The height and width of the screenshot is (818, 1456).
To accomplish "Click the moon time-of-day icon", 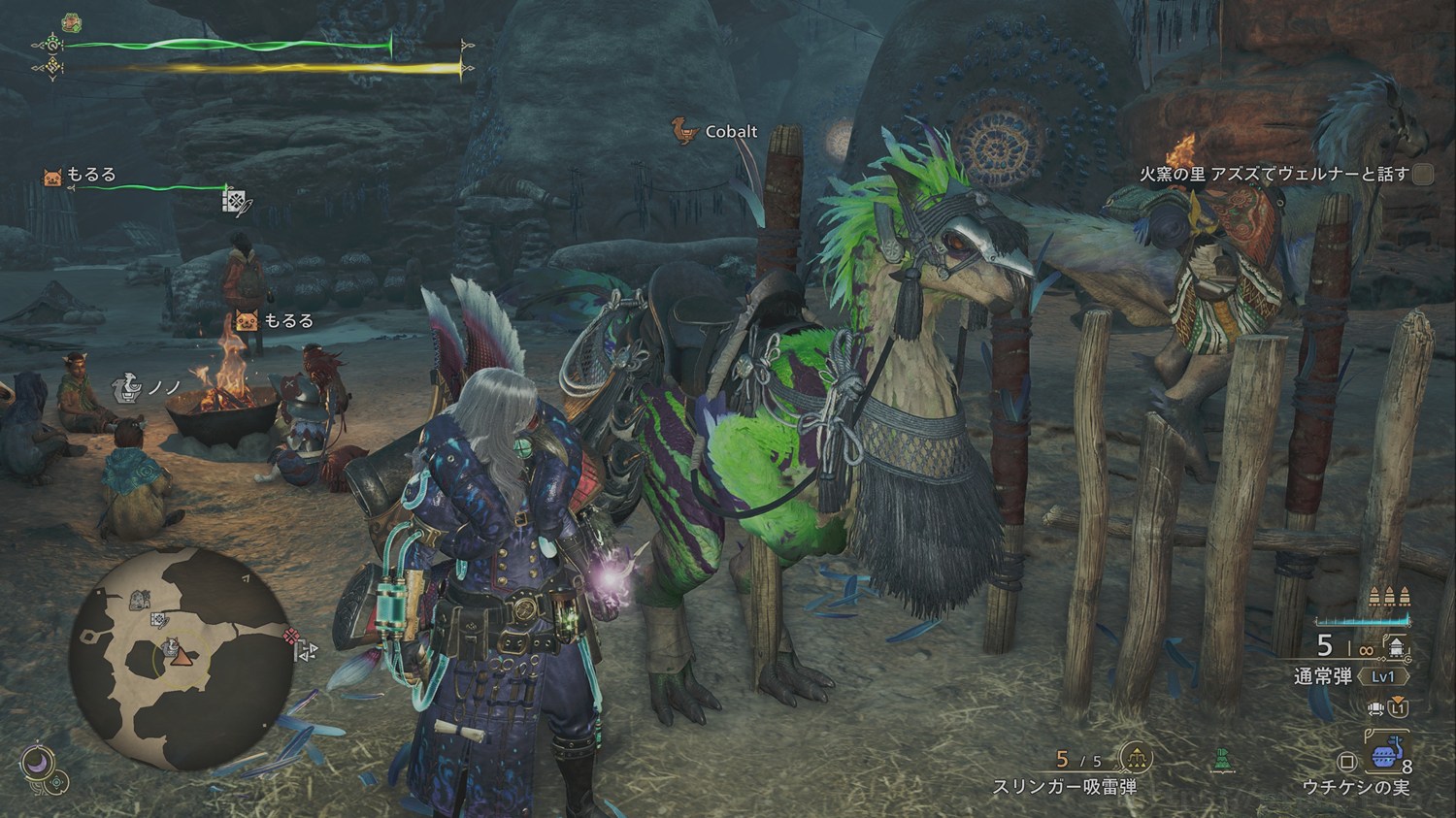I will (36, 761).
